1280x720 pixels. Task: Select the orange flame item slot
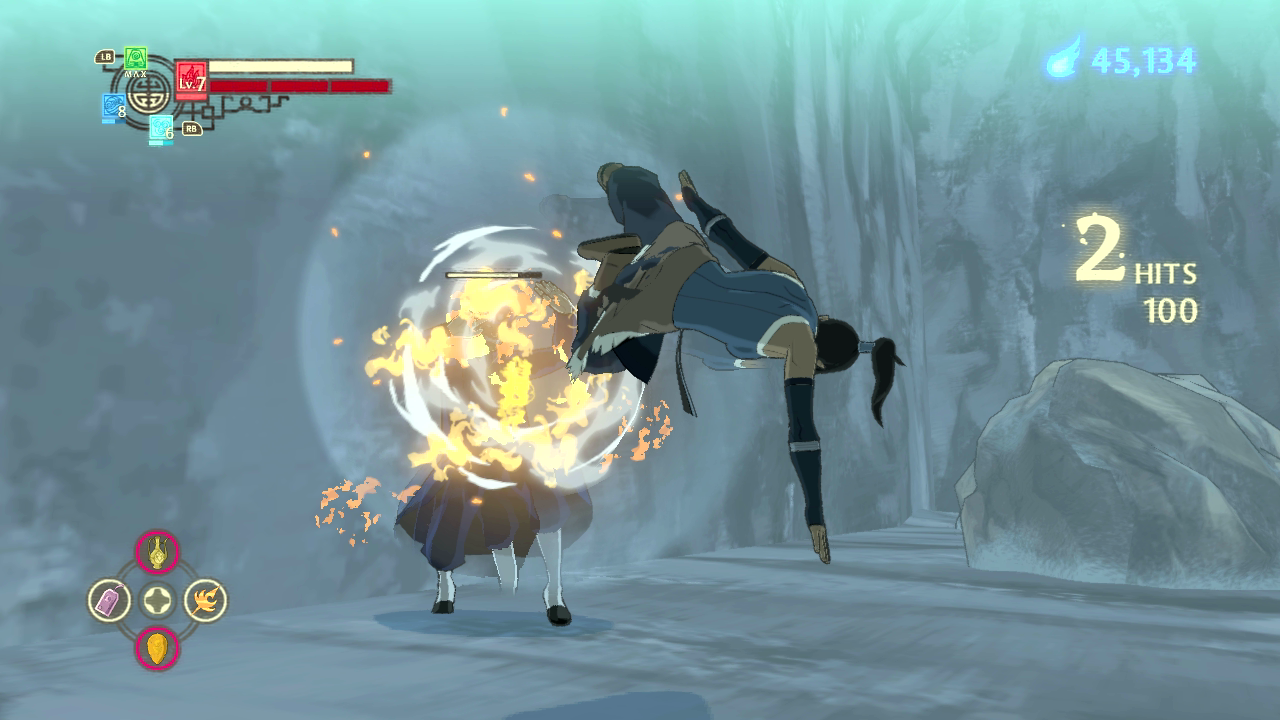click(x=205, y=600)
